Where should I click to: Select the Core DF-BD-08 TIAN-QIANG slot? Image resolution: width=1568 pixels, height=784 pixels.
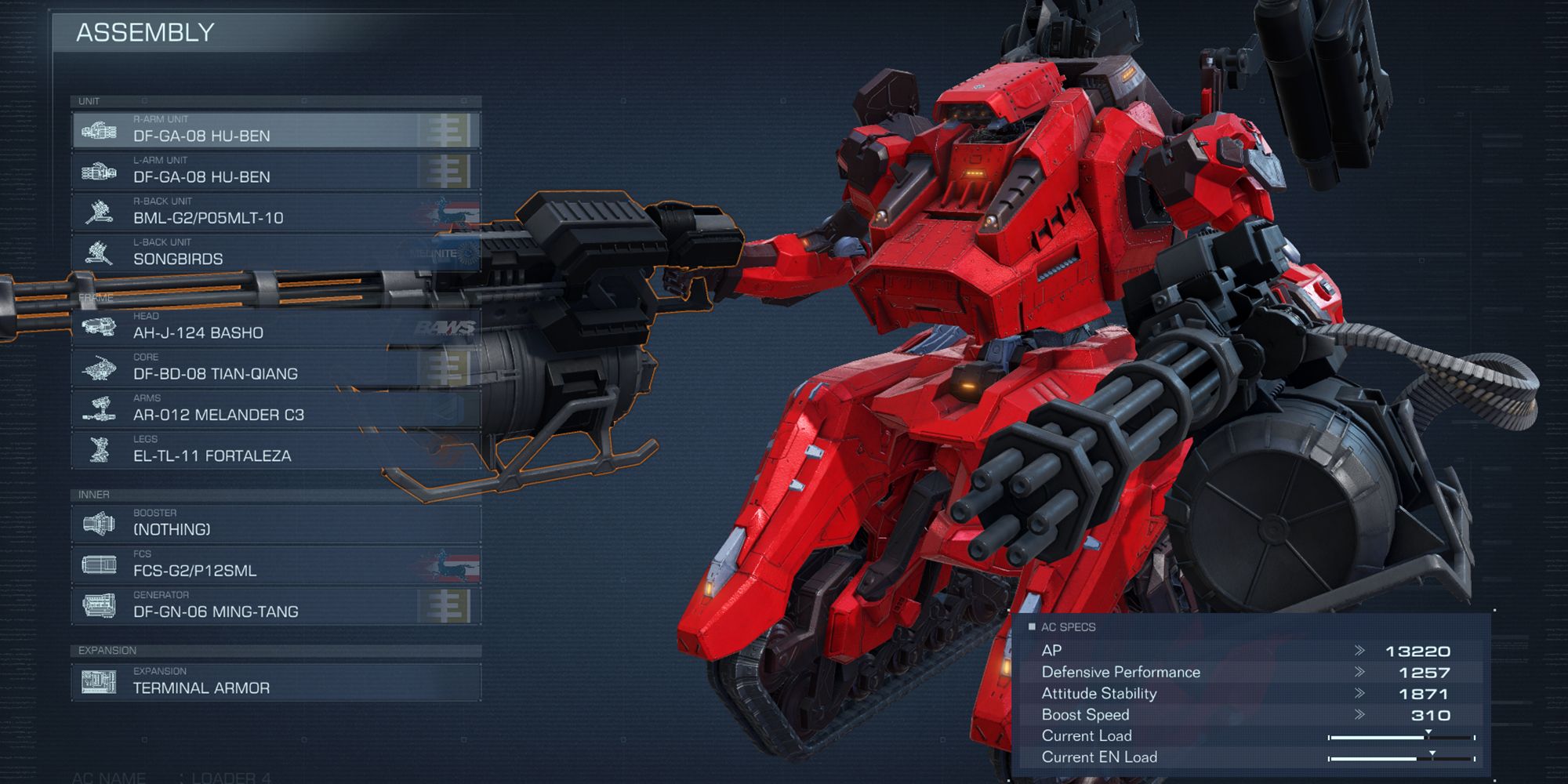(x=274, y=368)
